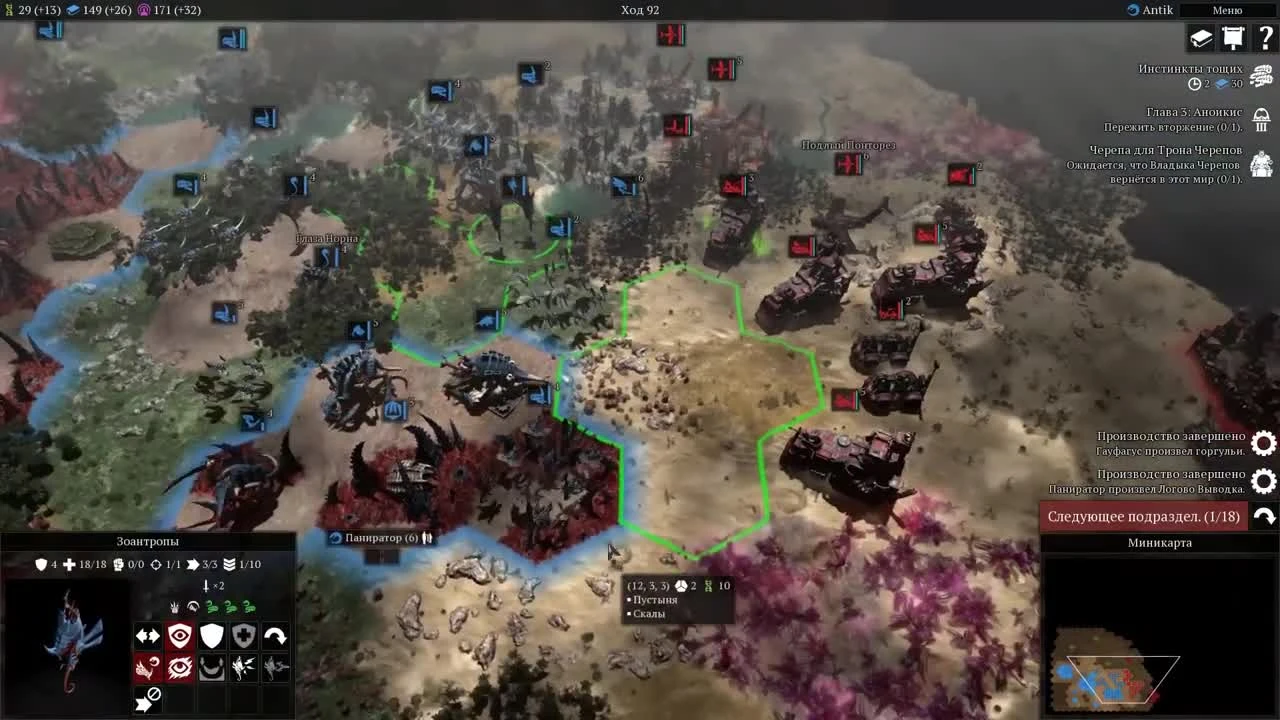The image size is (1280, 720).
Task: Collapse the Зоантропы unit panel header
Action: tap(147, 541)
